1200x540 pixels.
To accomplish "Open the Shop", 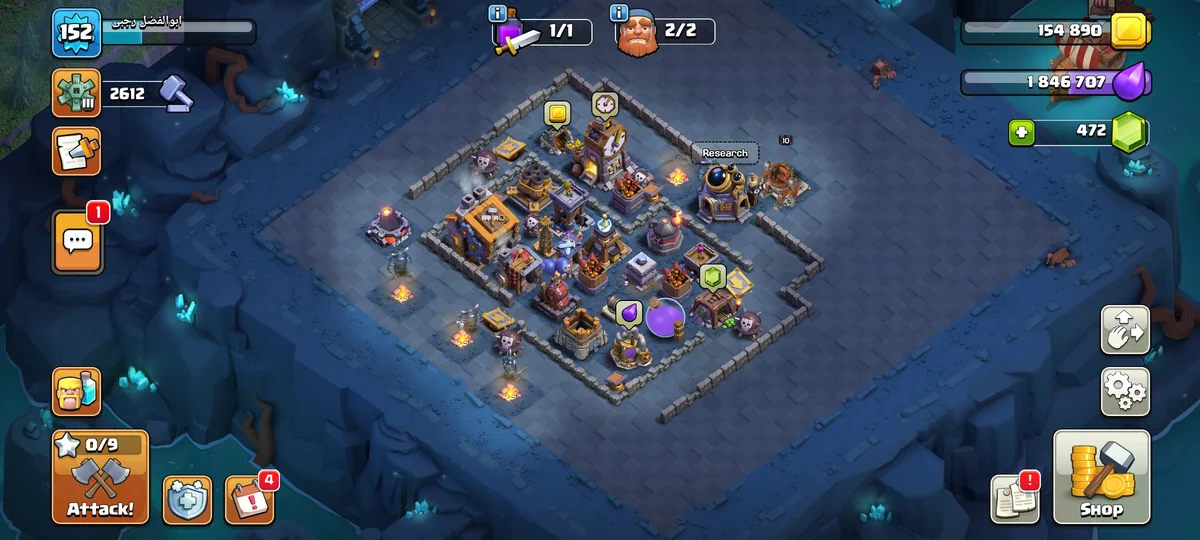I will [1101, 478].
